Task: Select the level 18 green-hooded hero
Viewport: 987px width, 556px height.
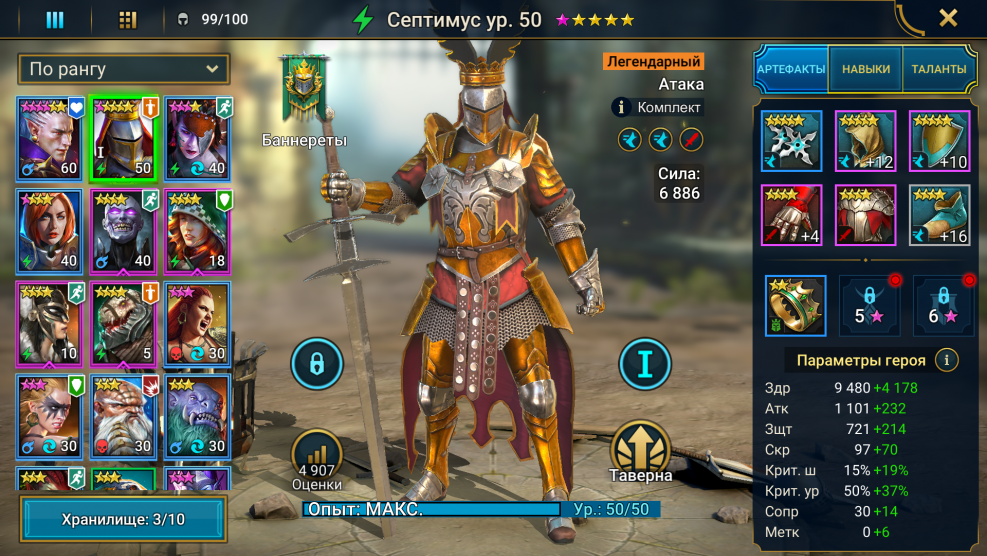Action: [198, 229]
